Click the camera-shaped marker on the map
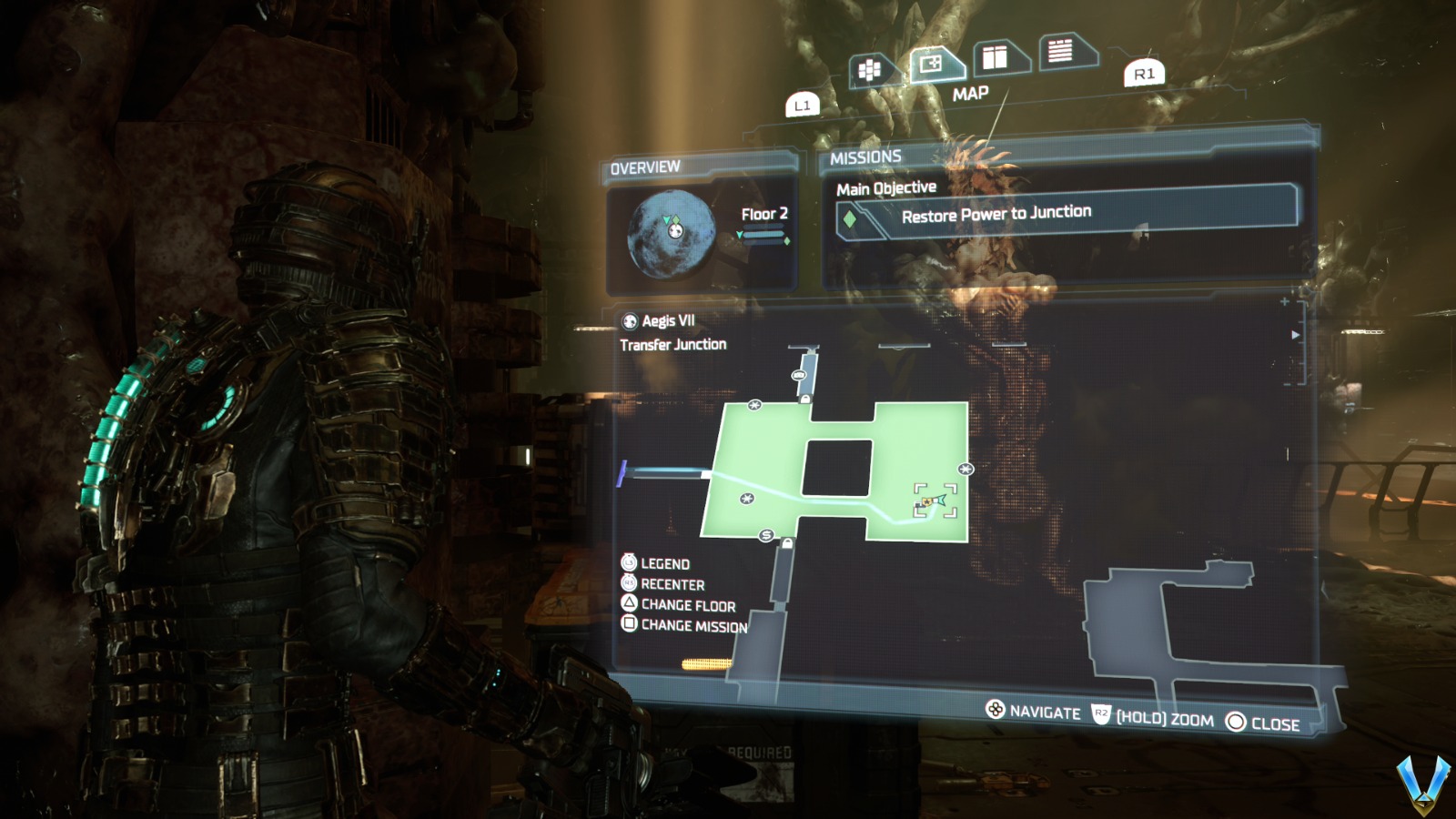The height and width of the screenshot is (819, 1456). click(799, 375)
